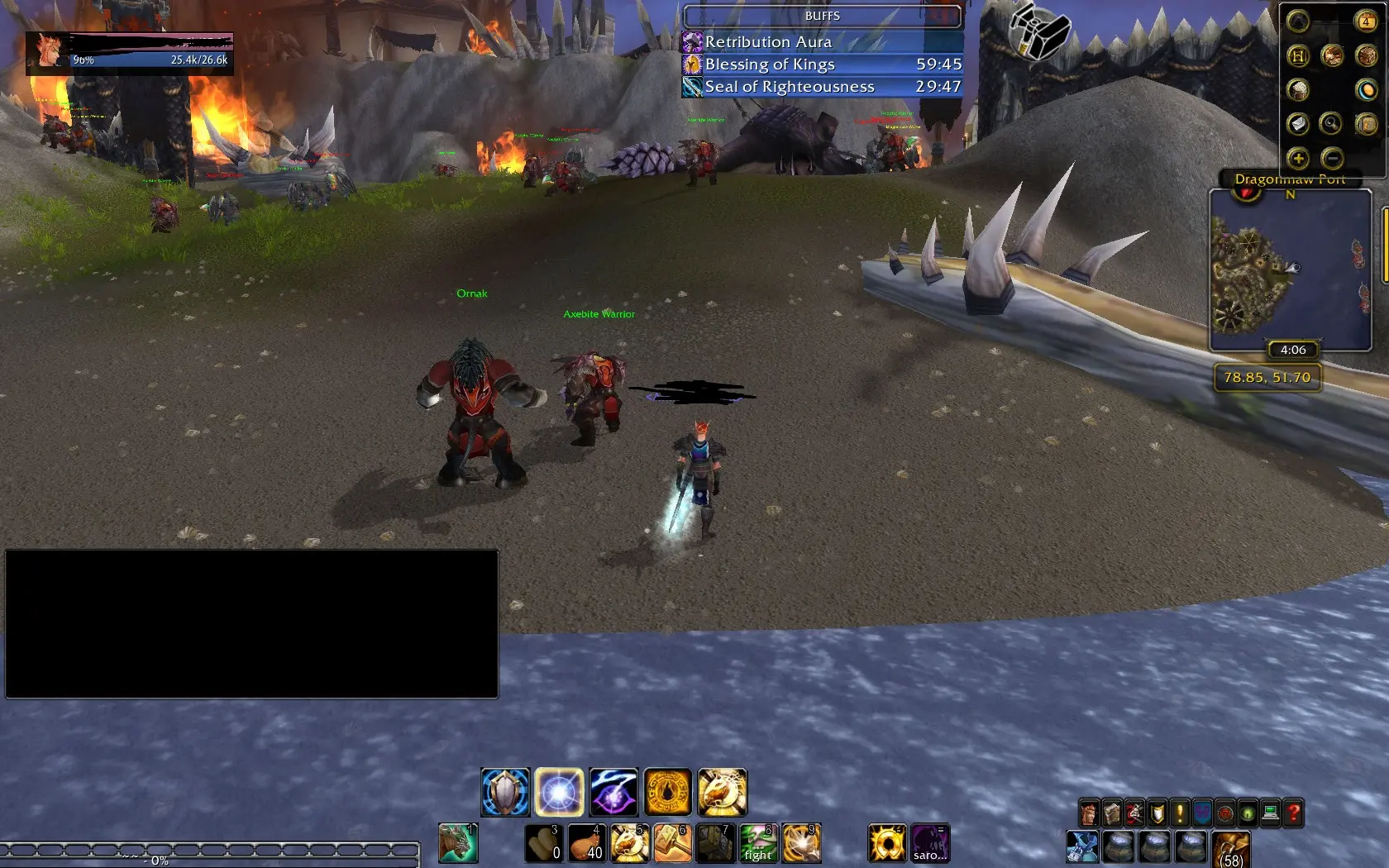Screen dimensions: 1389x868
Task: Click the 'saro...' macro button
Action: point(930,844)
